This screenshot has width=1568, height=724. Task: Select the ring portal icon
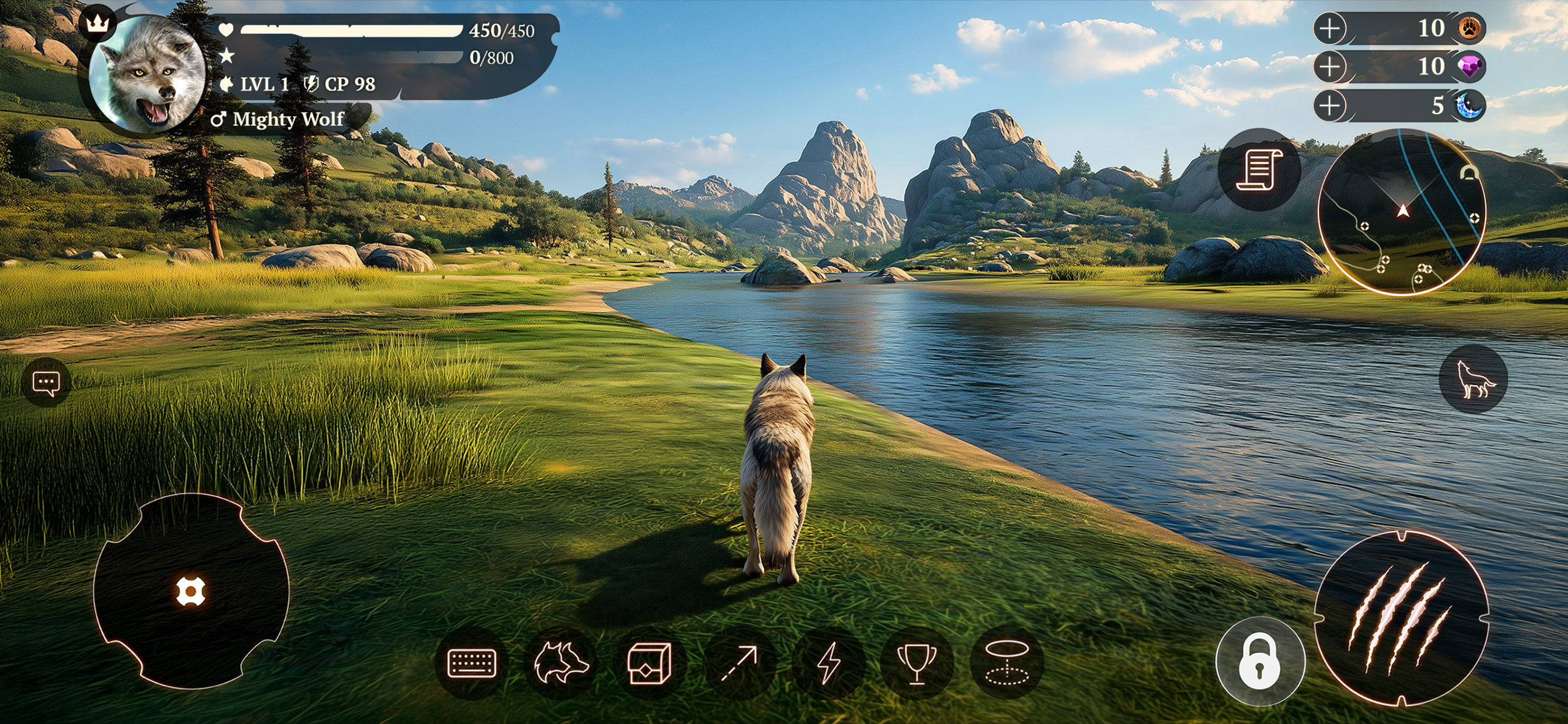point(1007,663)
